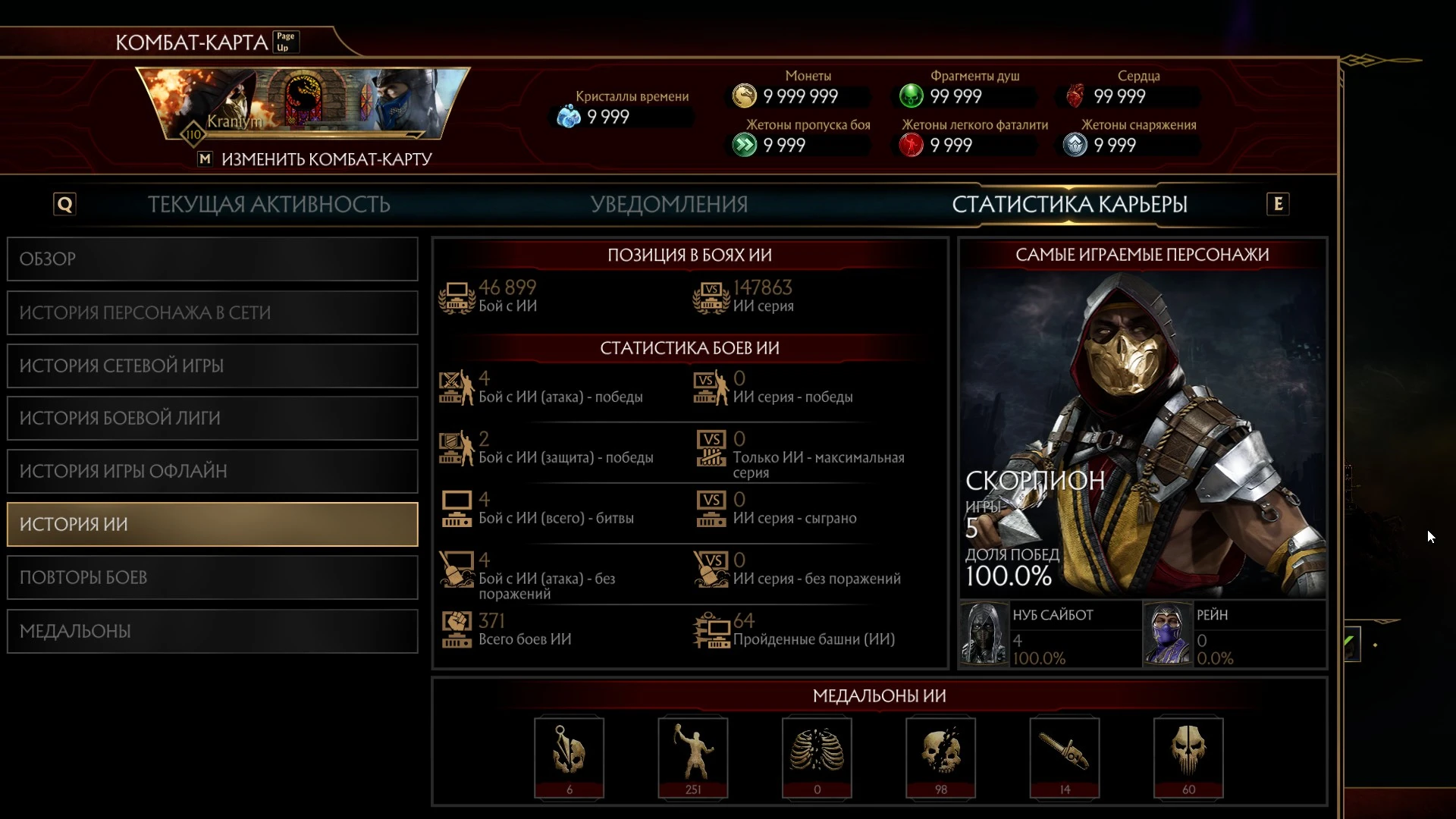
Task: Click the НУБ САЙБОТ character thumbnail
Action: [x=984, y=635]
